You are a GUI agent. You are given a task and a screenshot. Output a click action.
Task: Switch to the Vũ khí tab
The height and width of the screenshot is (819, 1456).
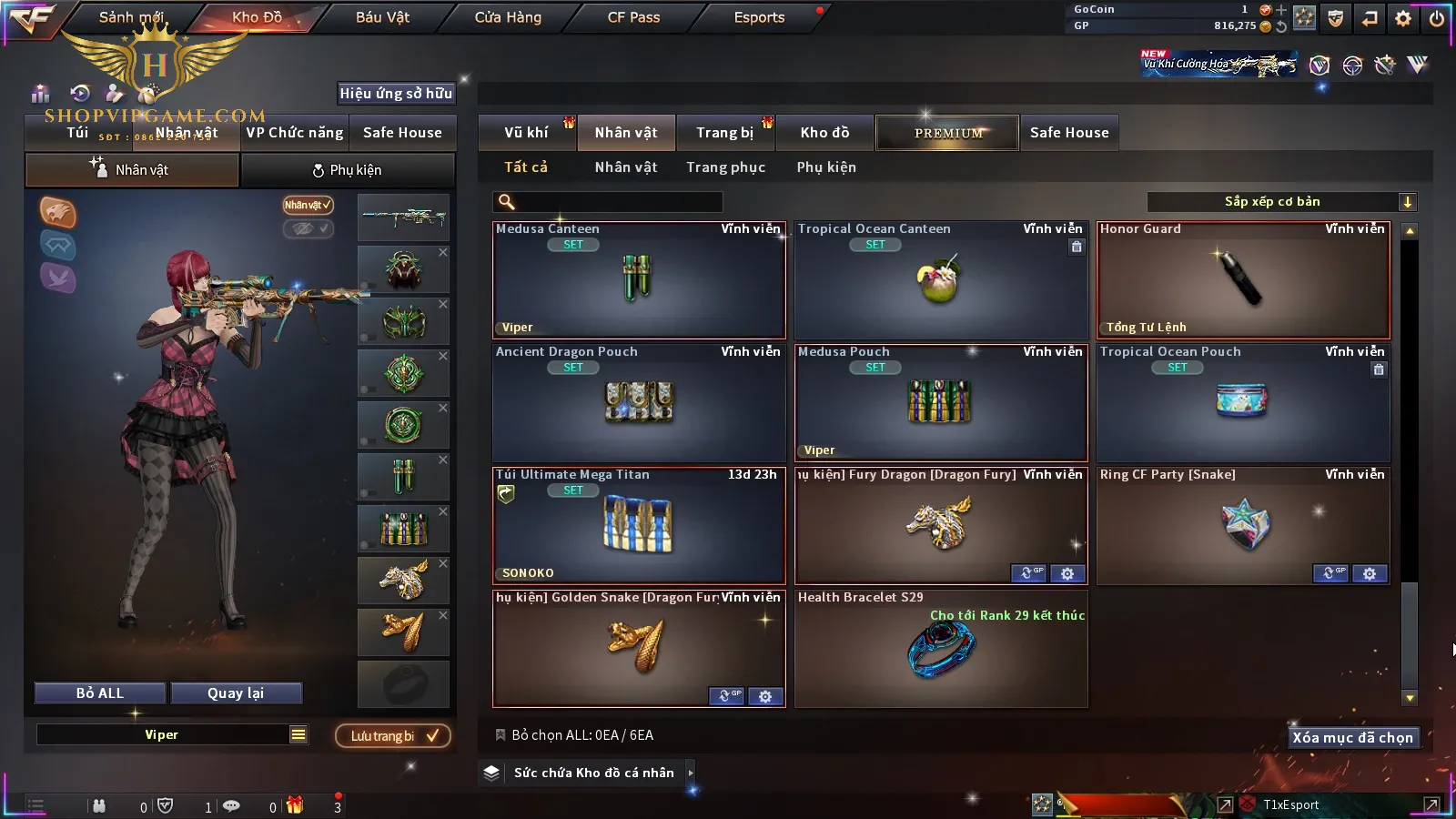coord(526,133)
